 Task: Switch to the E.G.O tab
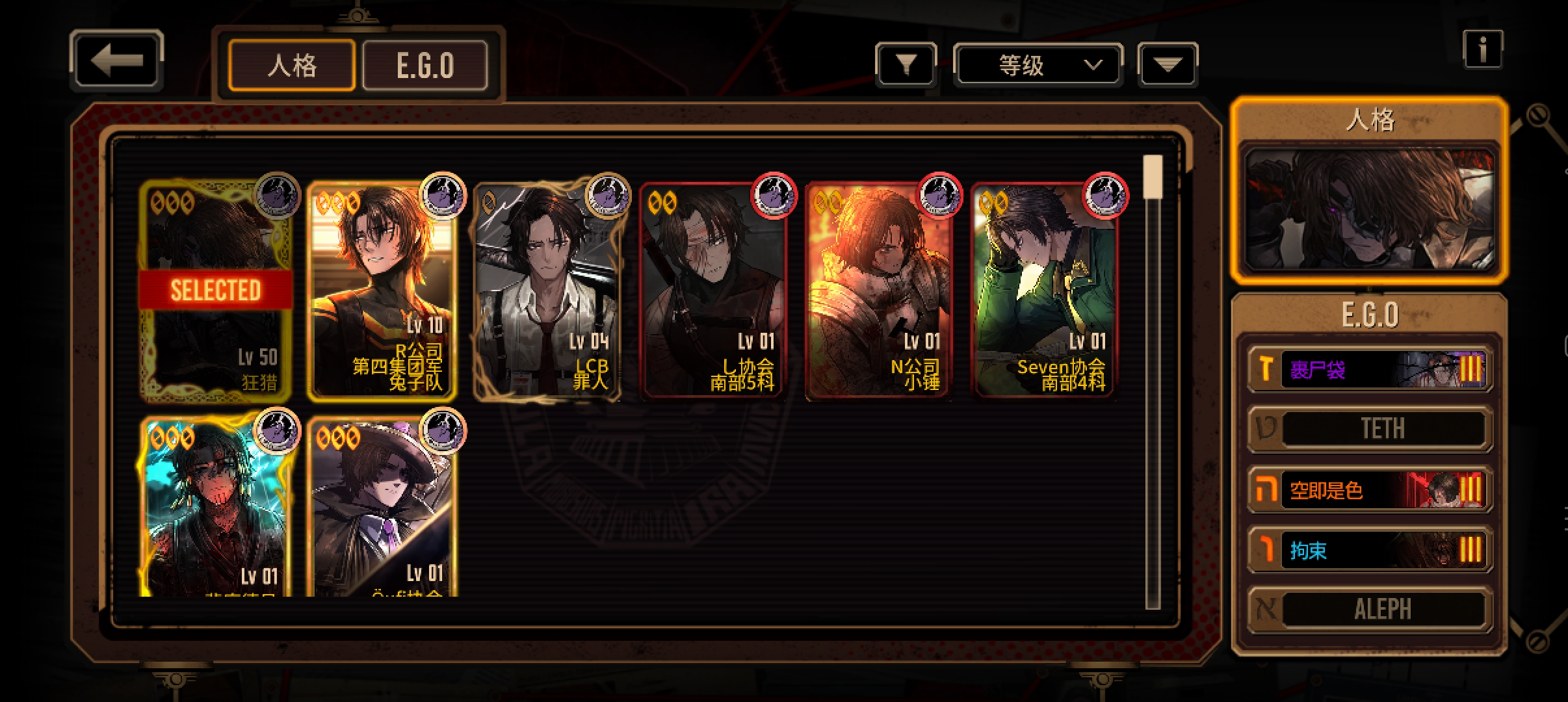[425, 66]
